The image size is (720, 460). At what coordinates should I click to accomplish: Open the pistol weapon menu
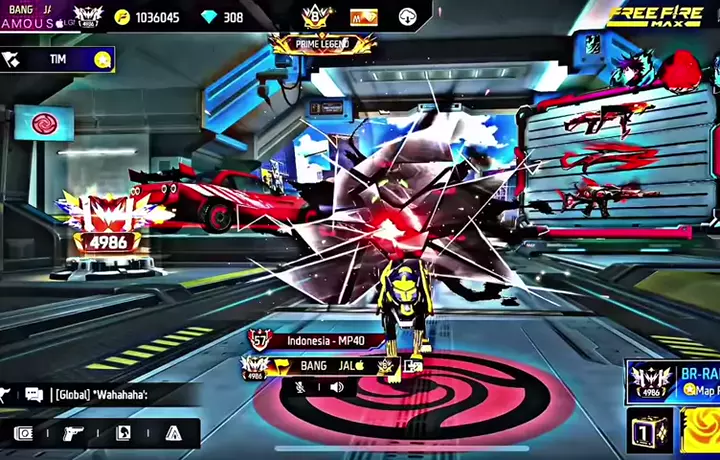coord(73,433)
